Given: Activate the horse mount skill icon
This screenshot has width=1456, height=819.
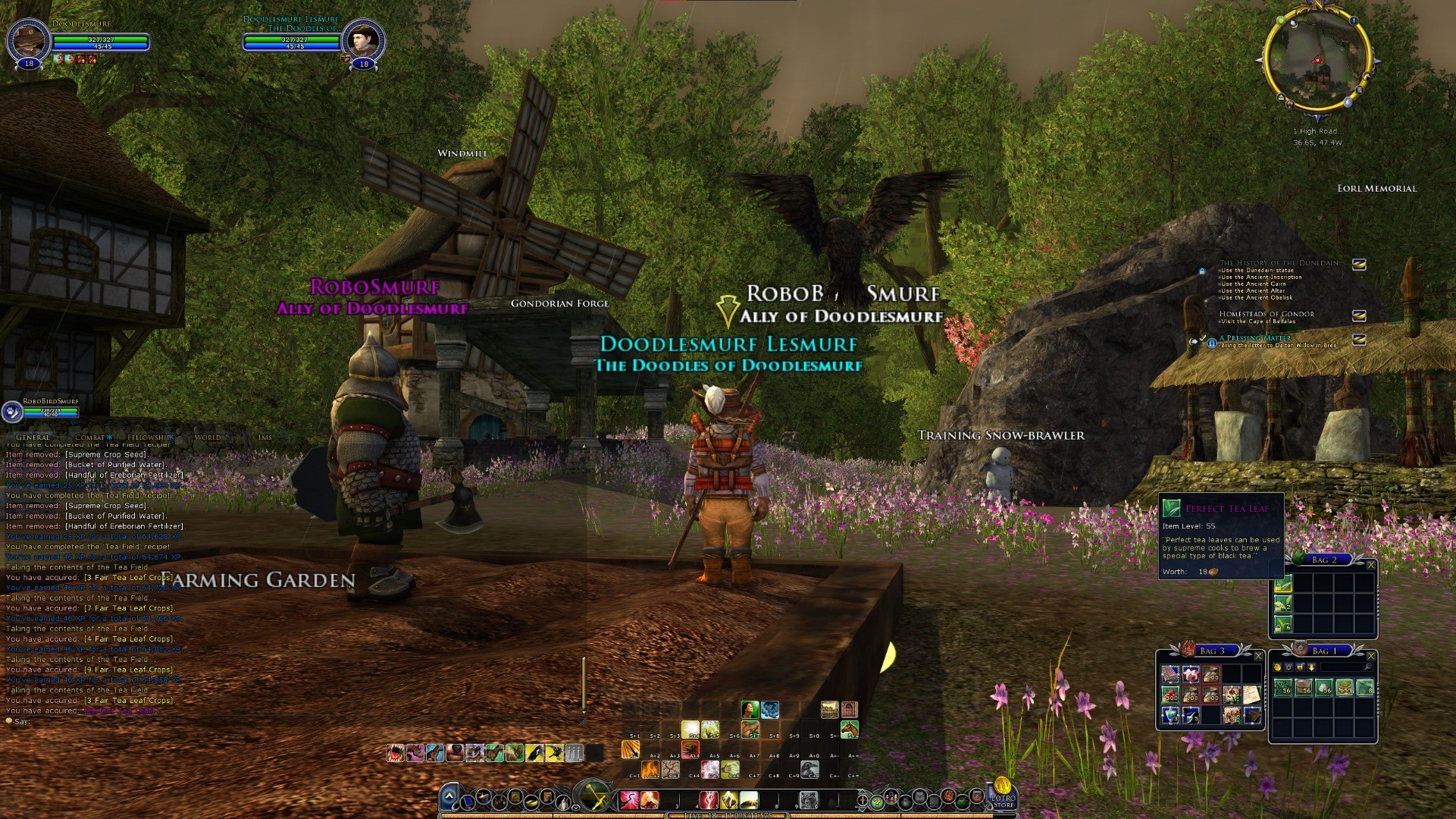Looking at the screenshot, I should (849, 730).
